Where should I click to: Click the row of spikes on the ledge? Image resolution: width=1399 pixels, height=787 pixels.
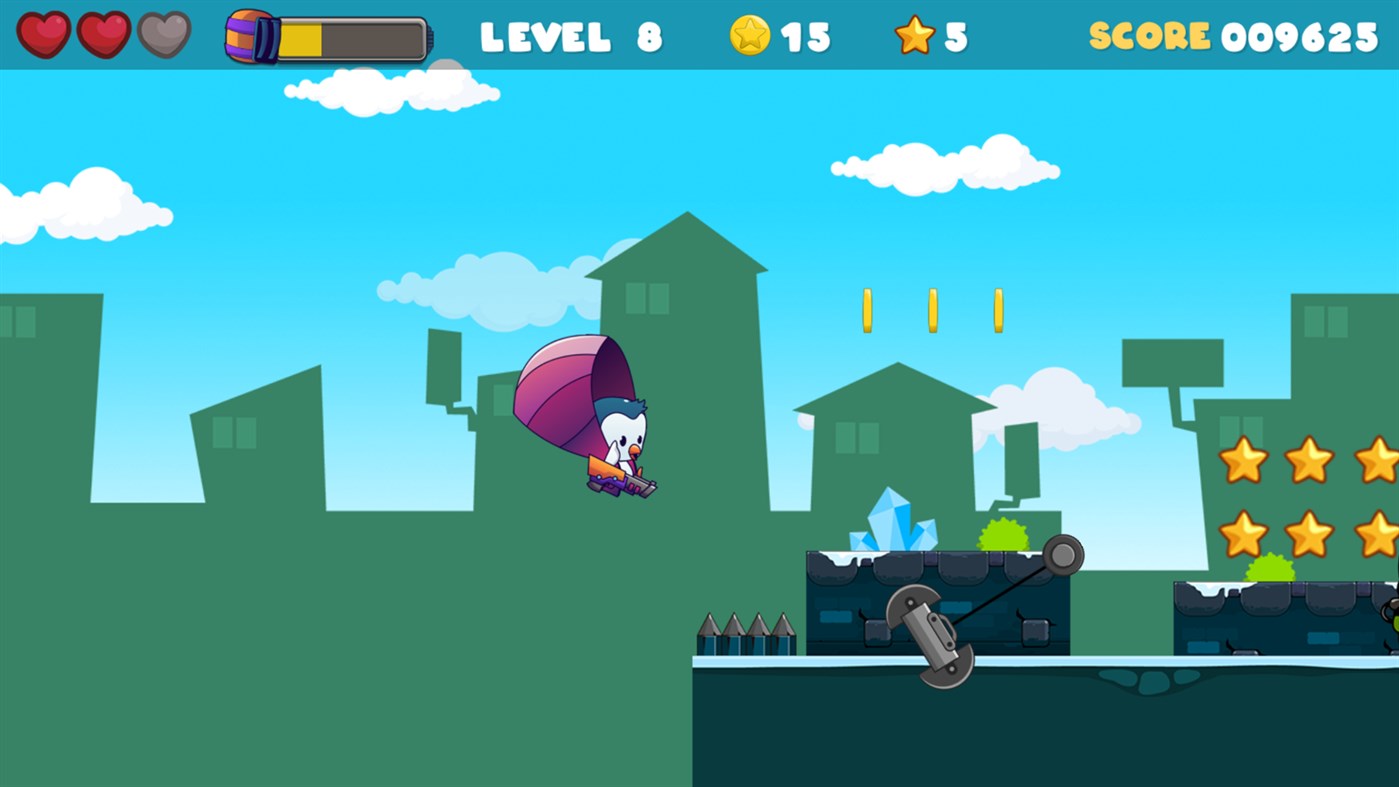tap(745, 630)
